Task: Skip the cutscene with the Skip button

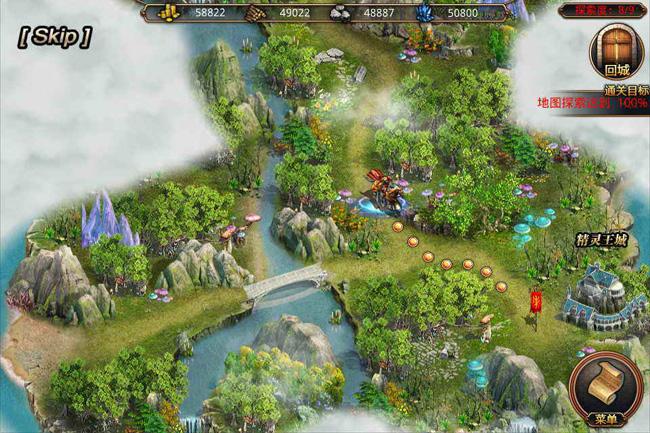Action: coord(55,37)
